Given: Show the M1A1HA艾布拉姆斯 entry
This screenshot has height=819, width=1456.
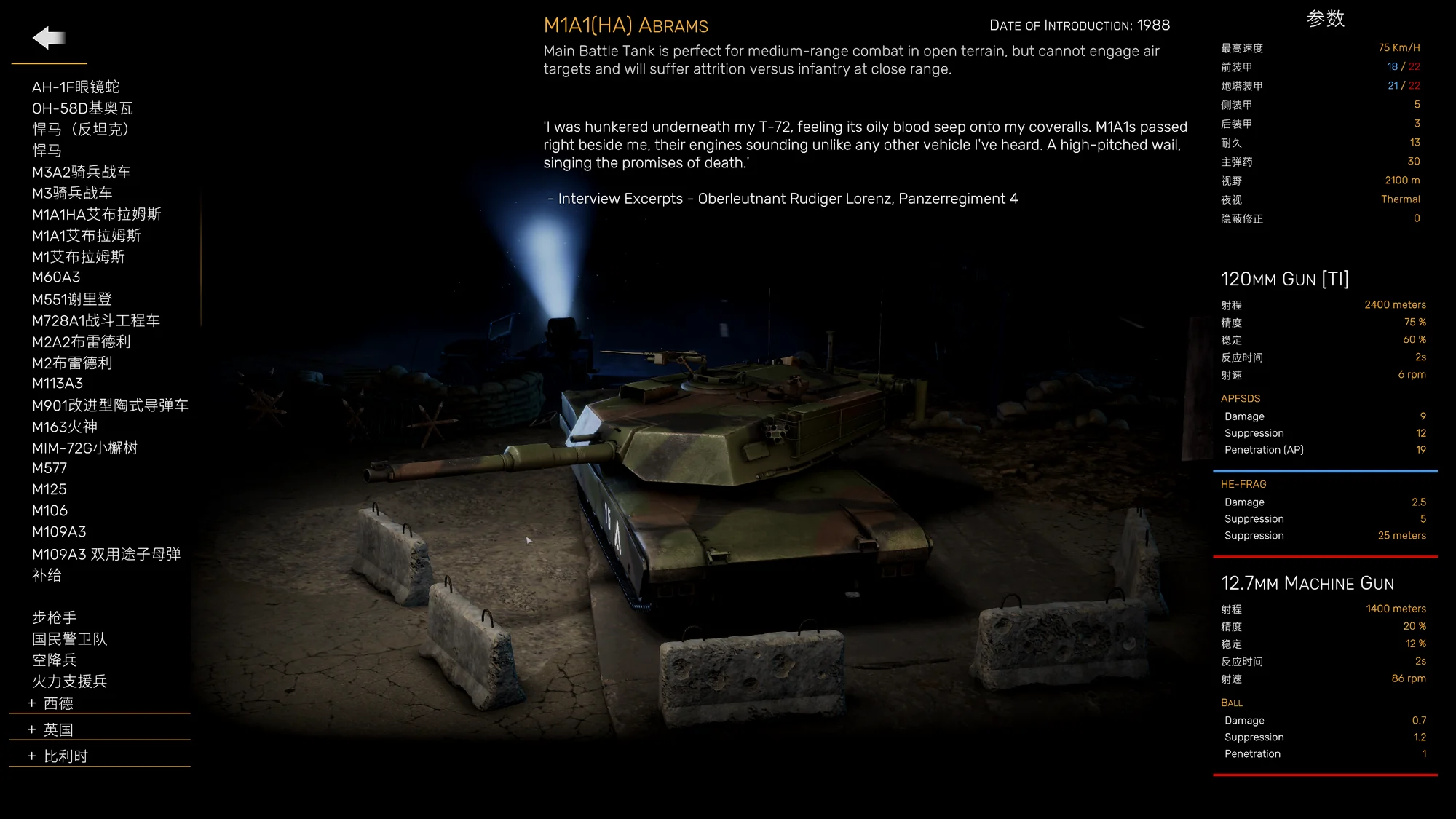Looking at the screenshot, I should click(96, 214).
